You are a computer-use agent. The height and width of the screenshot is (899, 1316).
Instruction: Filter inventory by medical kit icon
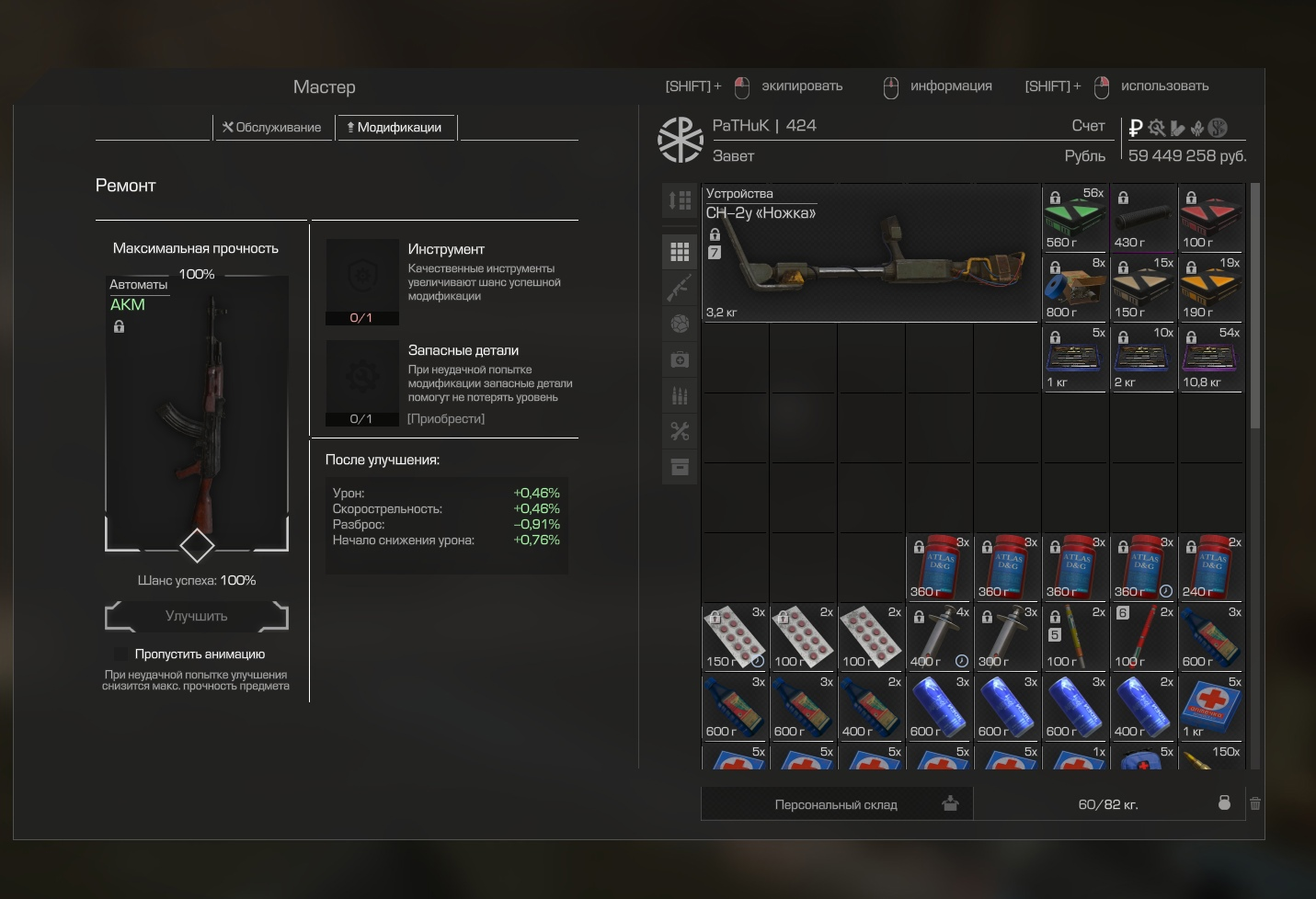pyautogui.click(x=680, y=359)
